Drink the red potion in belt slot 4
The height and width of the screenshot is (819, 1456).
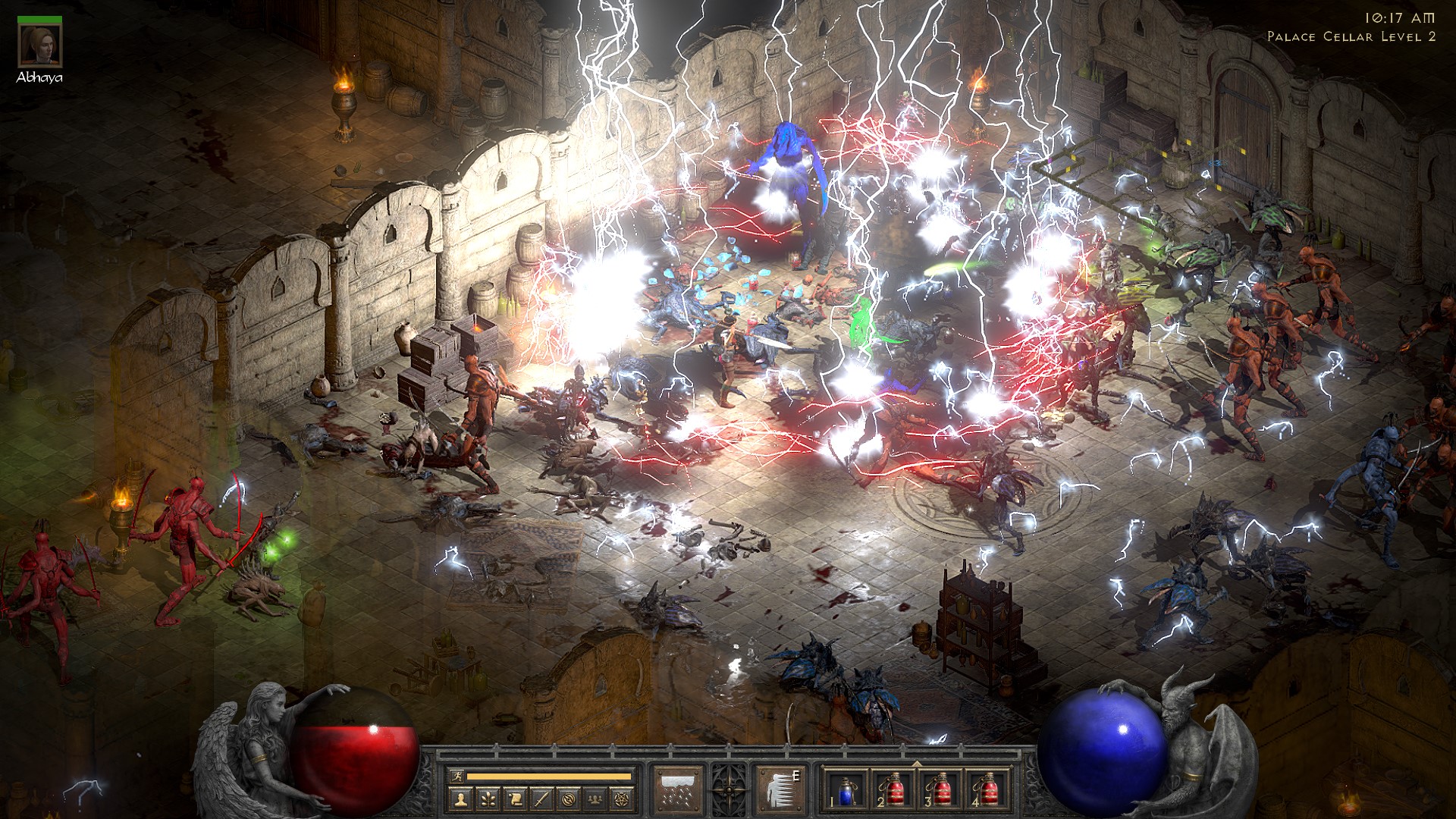click(x=986, y=791)
